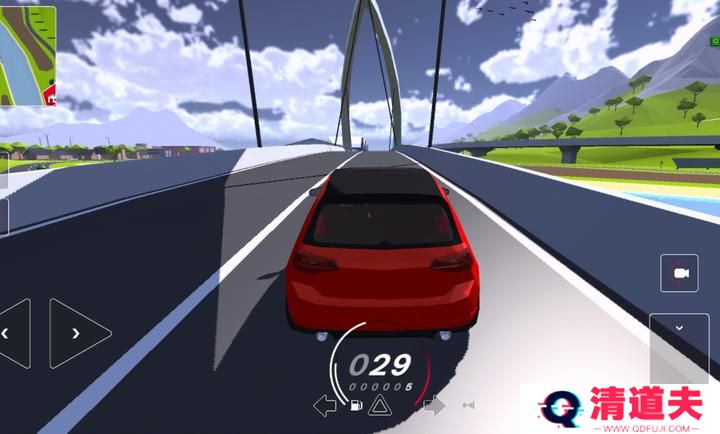Open the minimap in the corner

(28, 55)
